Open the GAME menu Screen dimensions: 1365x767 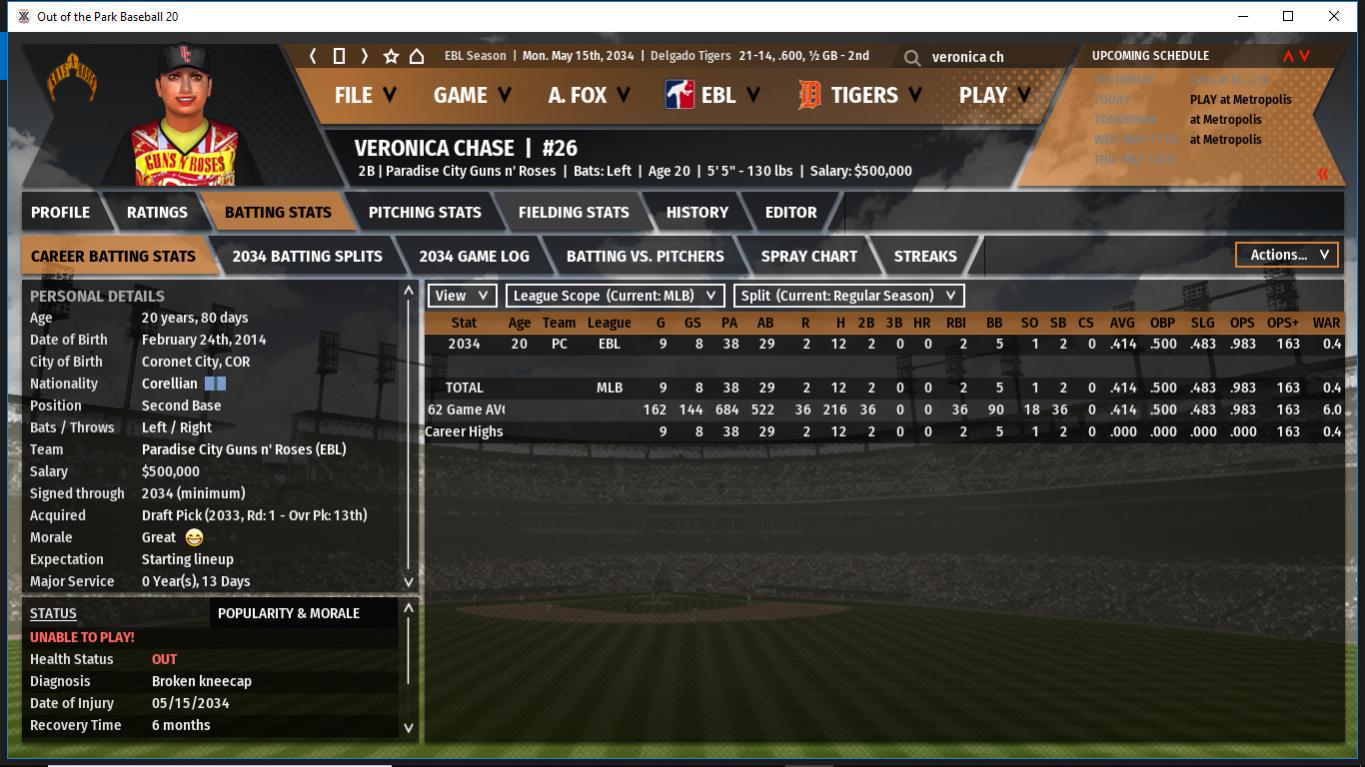pos(471,95)
